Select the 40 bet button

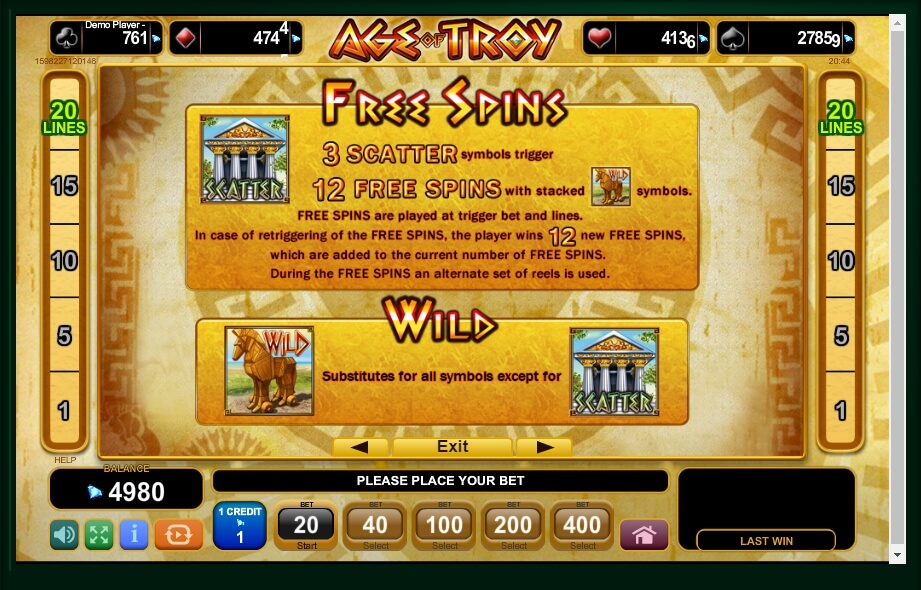pos(375,525)
